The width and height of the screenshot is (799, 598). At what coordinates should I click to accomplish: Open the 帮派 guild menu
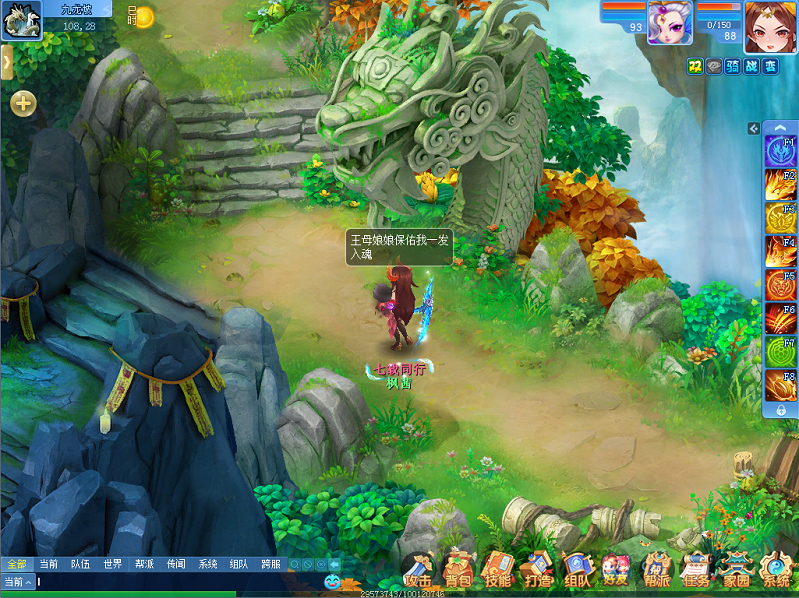click(x=656, y=570)
